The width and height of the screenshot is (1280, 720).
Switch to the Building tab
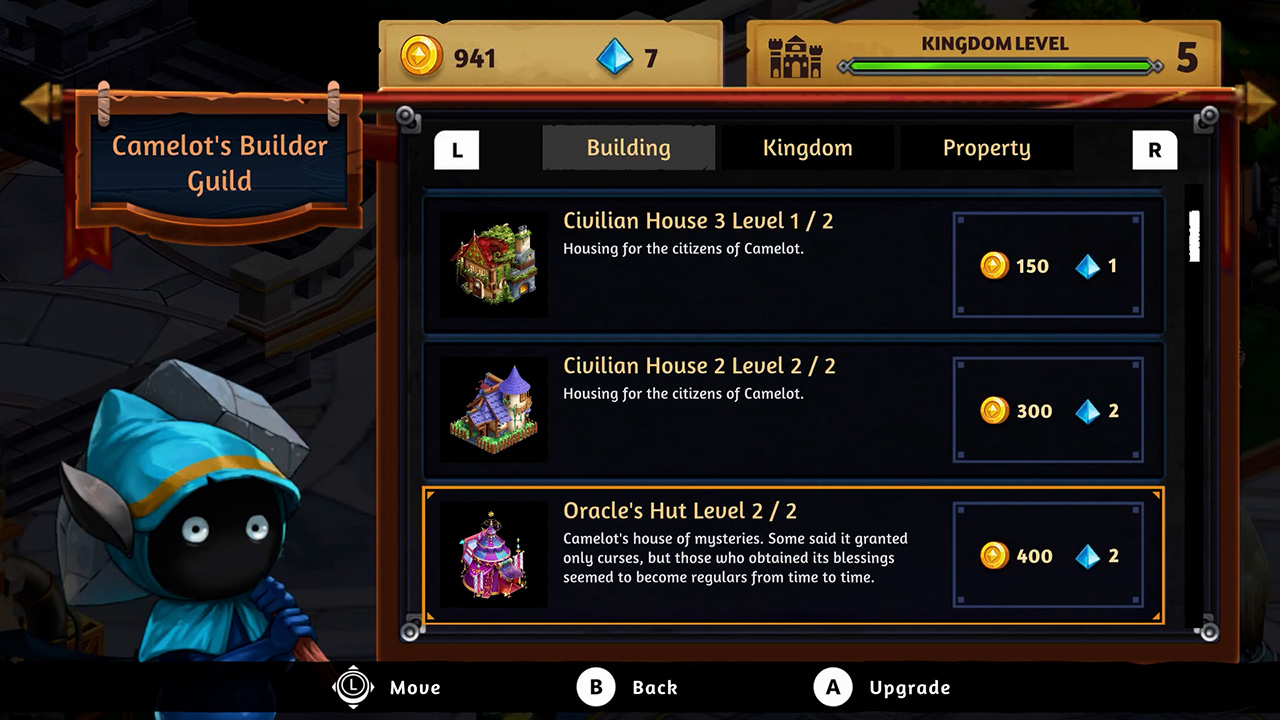[x=628, y=147]
